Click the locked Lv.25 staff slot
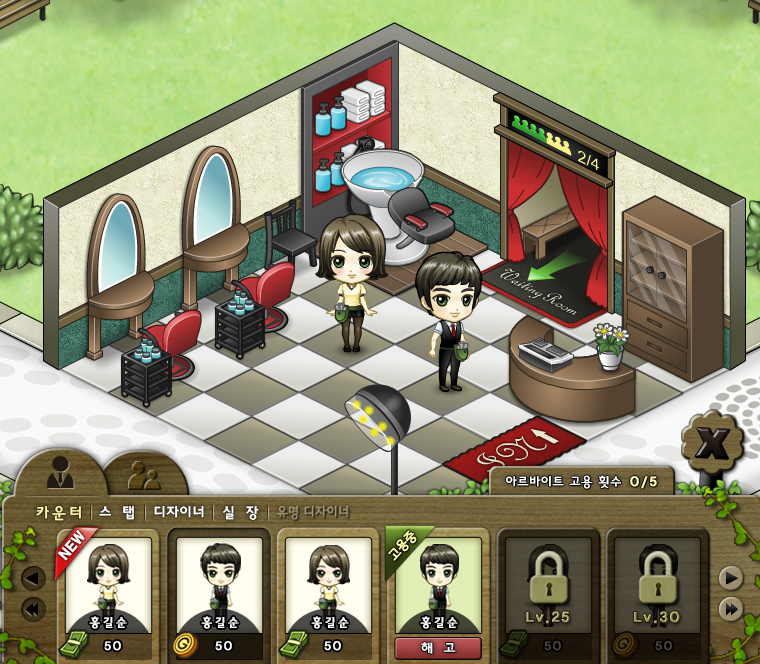 click(x=547, y=590)
